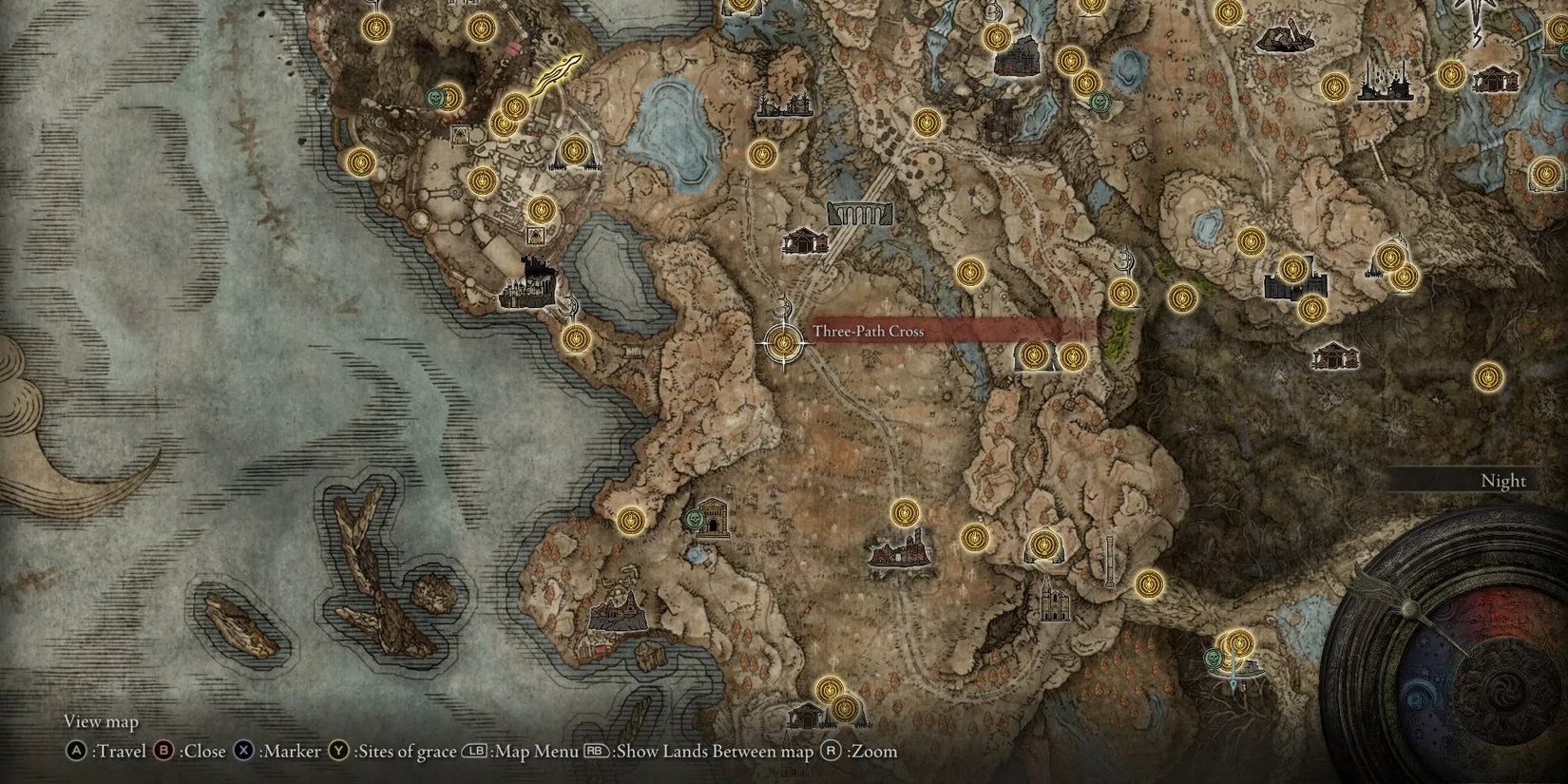1568x784 pixels.
Task: Select the teal underground entrance icon near the southern church
Action: pos(697,521)
